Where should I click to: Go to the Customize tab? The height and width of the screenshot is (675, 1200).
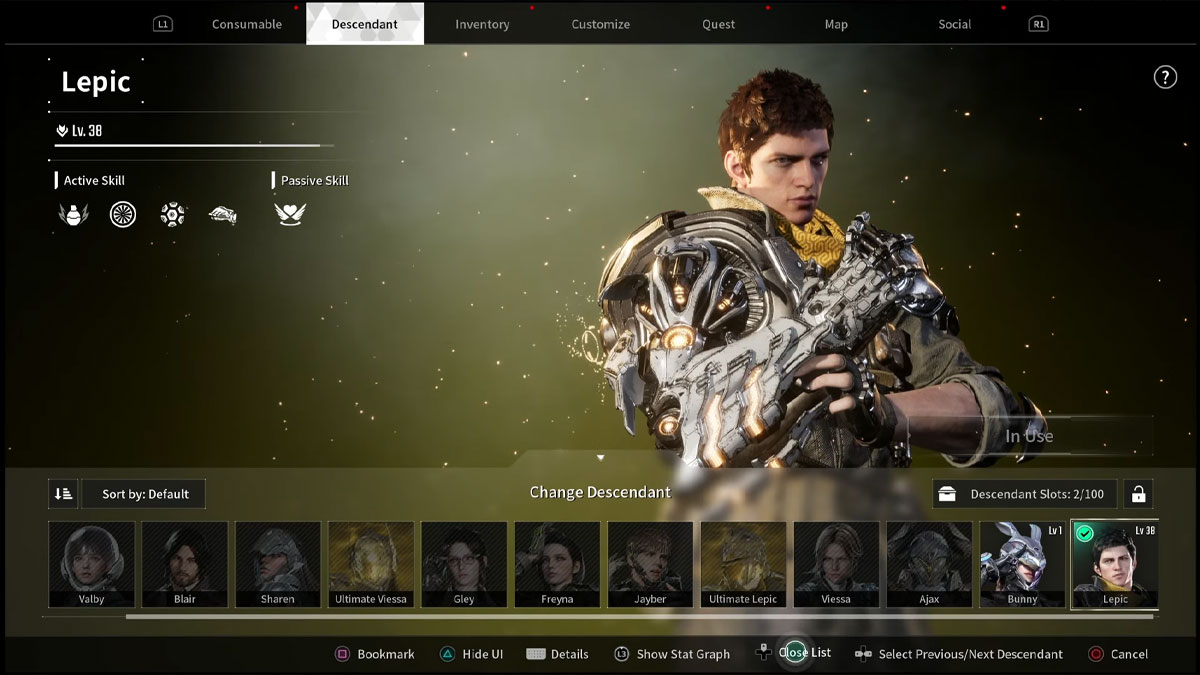tap(600, 24)
